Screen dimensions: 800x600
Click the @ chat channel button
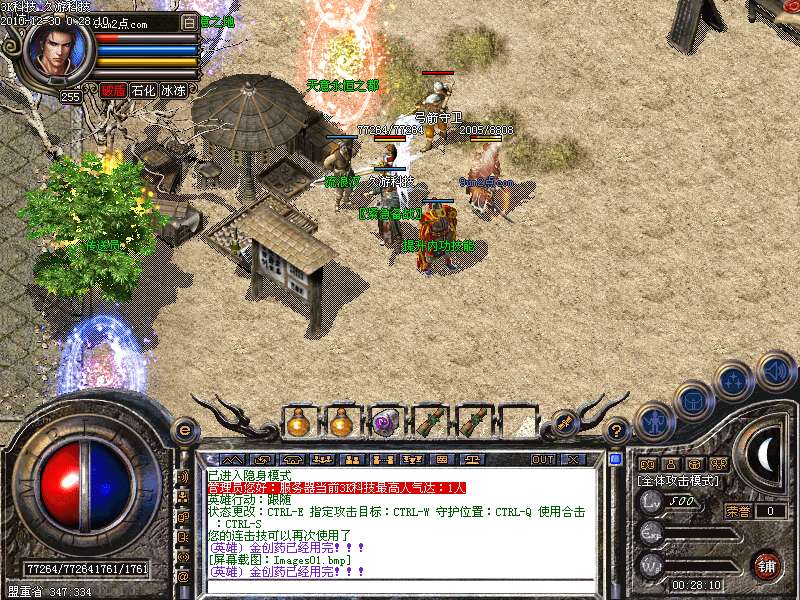pos(182,576)
